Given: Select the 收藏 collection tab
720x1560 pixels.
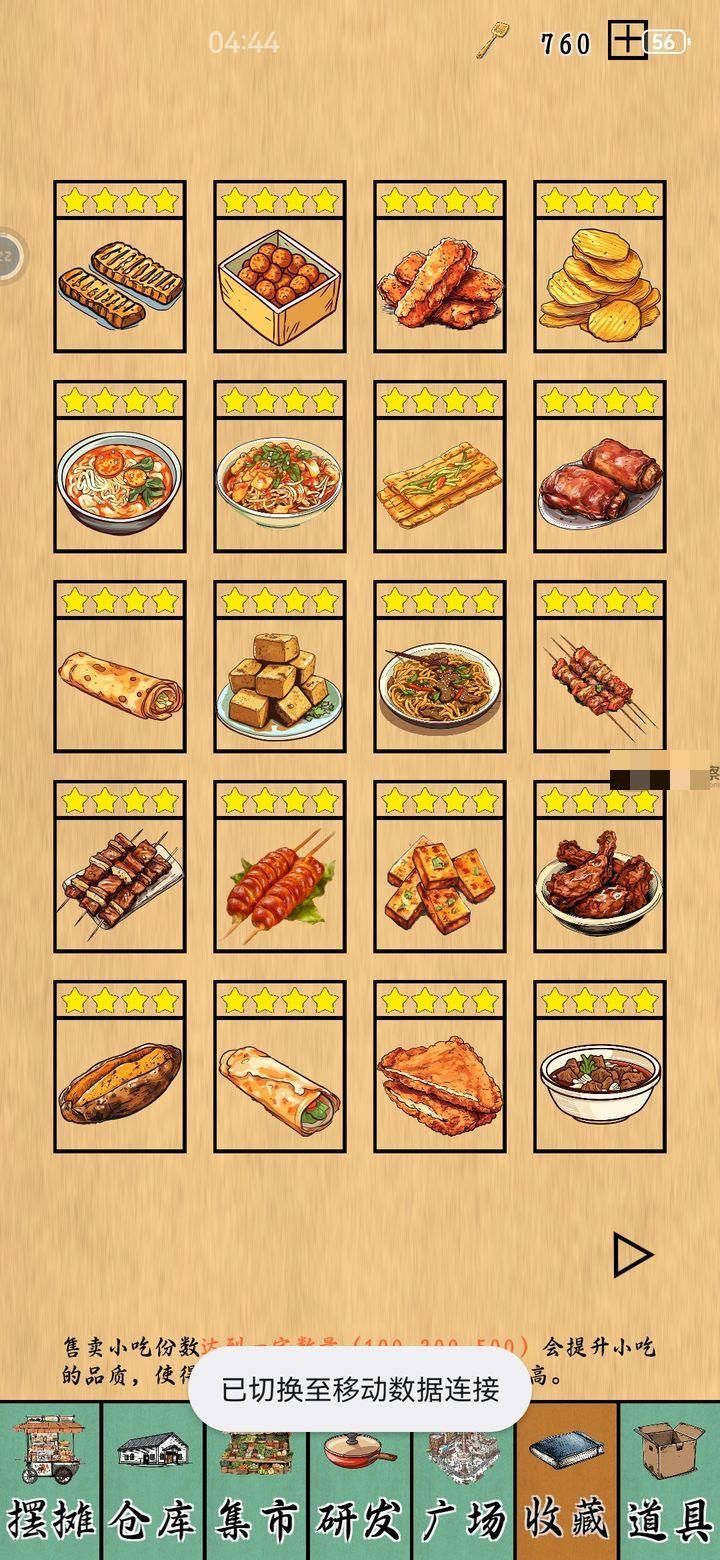Looking at the screenshot, I should pyautogui.click(x=565, y=1480).
